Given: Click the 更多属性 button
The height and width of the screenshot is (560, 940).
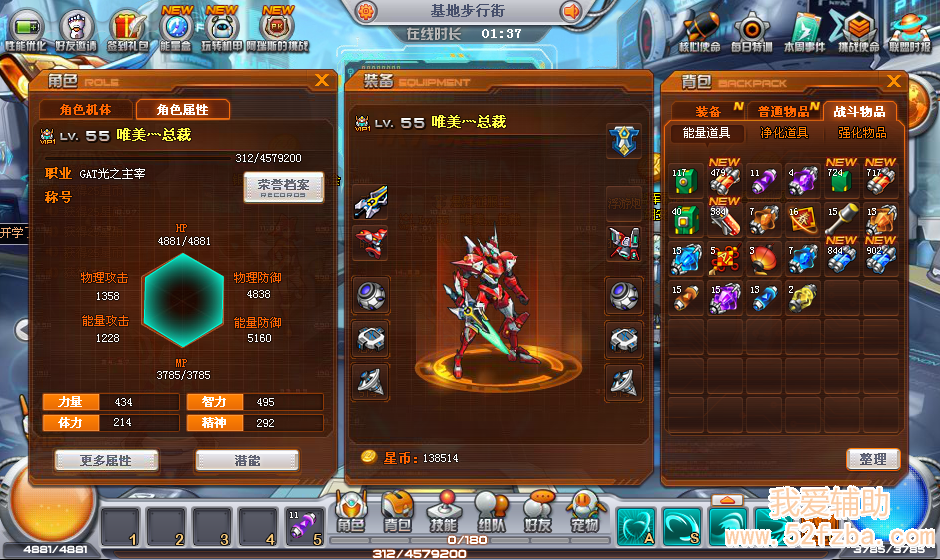Looking at the screenshot, I should (105, 460).
